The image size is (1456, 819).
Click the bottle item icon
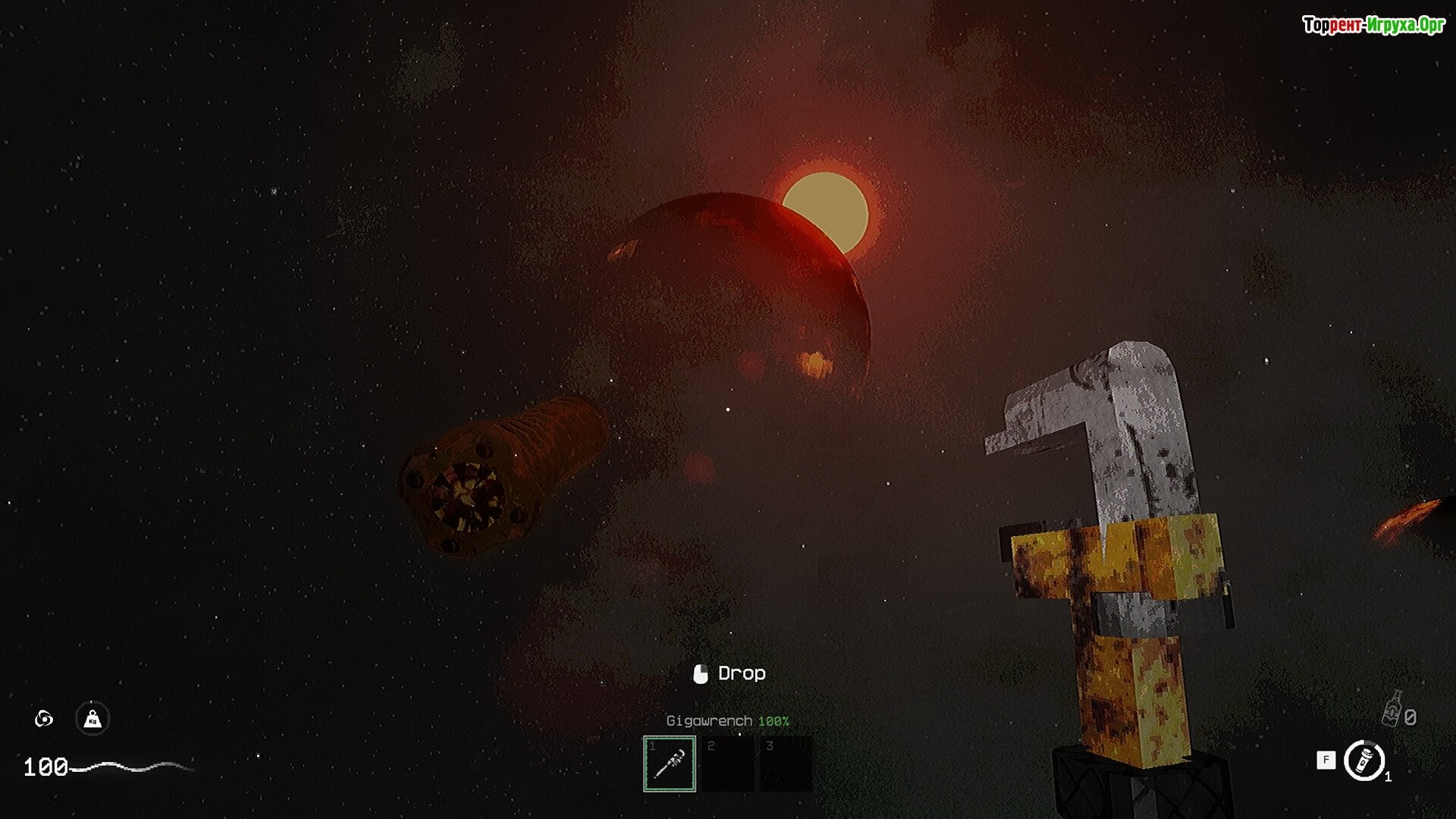[x=1392, y=710]
